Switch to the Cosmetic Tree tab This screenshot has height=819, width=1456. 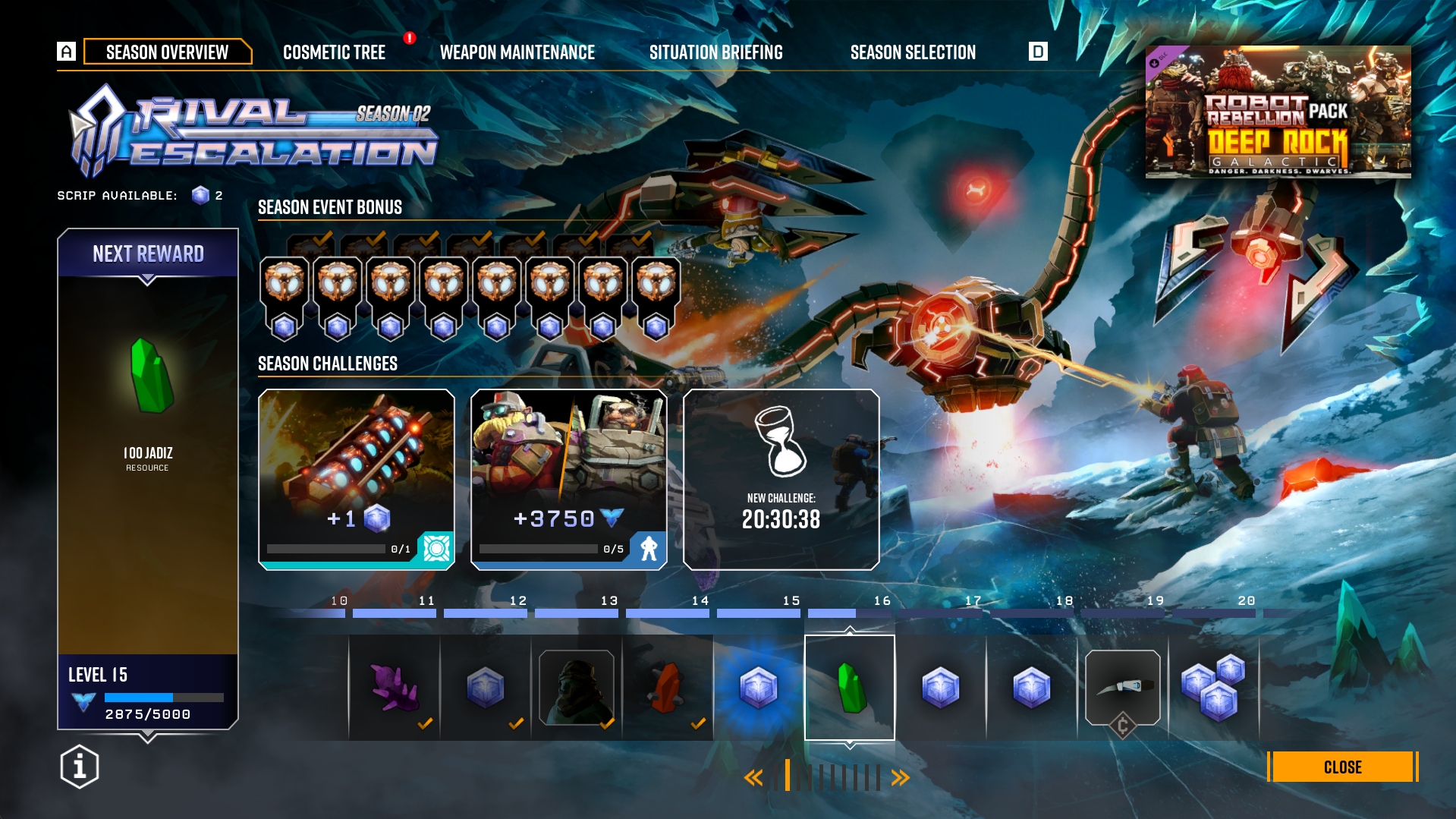coord(334,52)
